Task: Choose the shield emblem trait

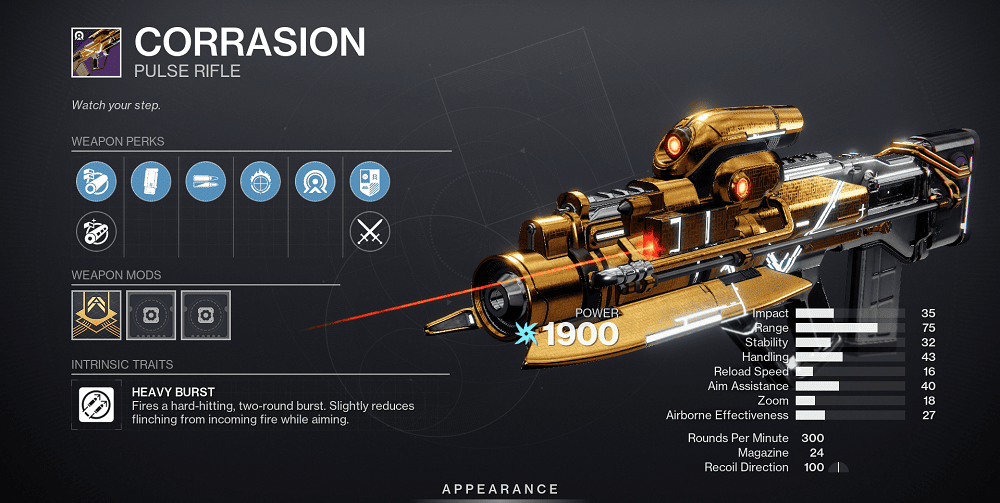Action: coord(369,182)
